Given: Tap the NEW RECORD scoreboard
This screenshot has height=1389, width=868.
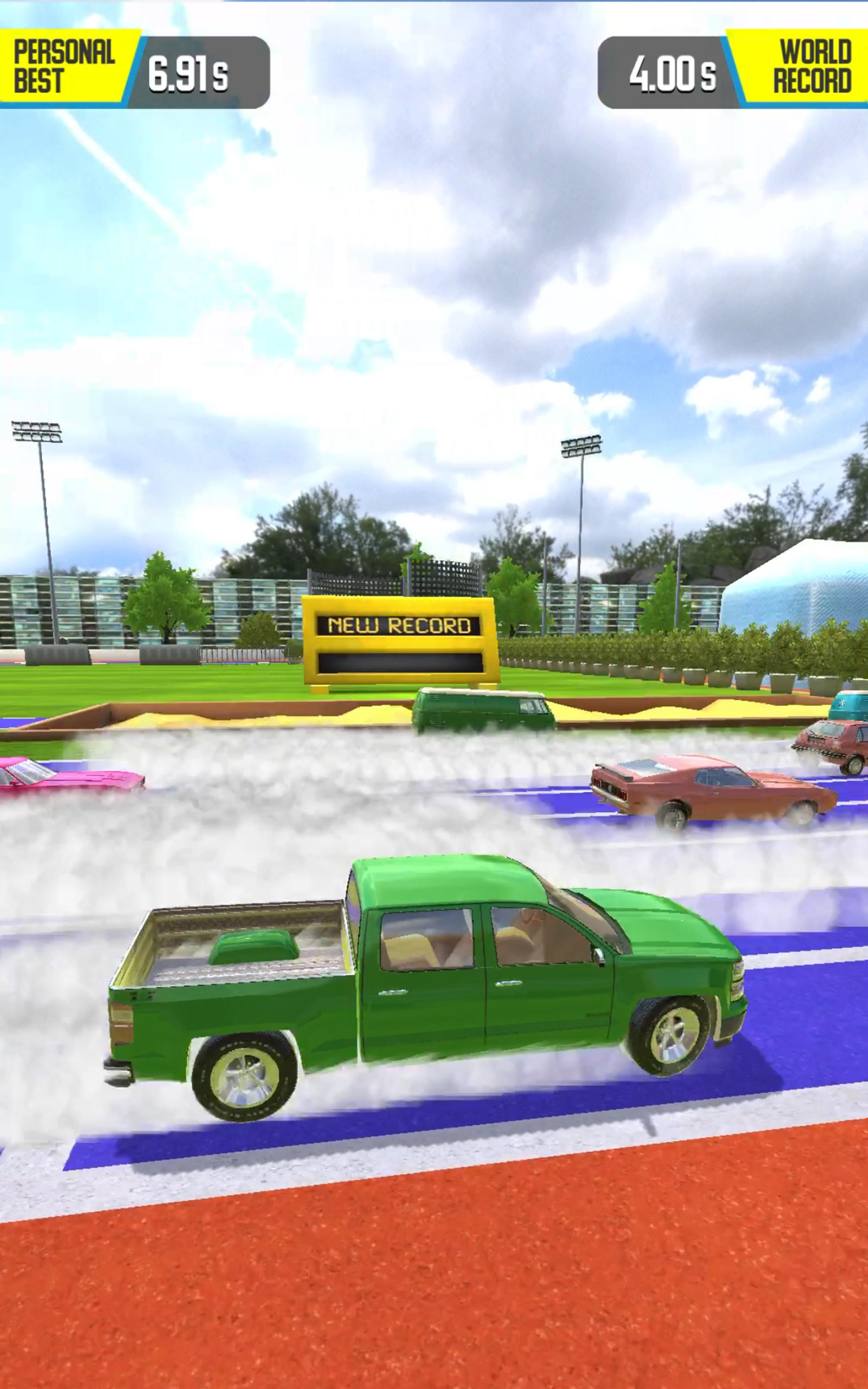Looking at the screenshot, I should click(x=402, y=643).
